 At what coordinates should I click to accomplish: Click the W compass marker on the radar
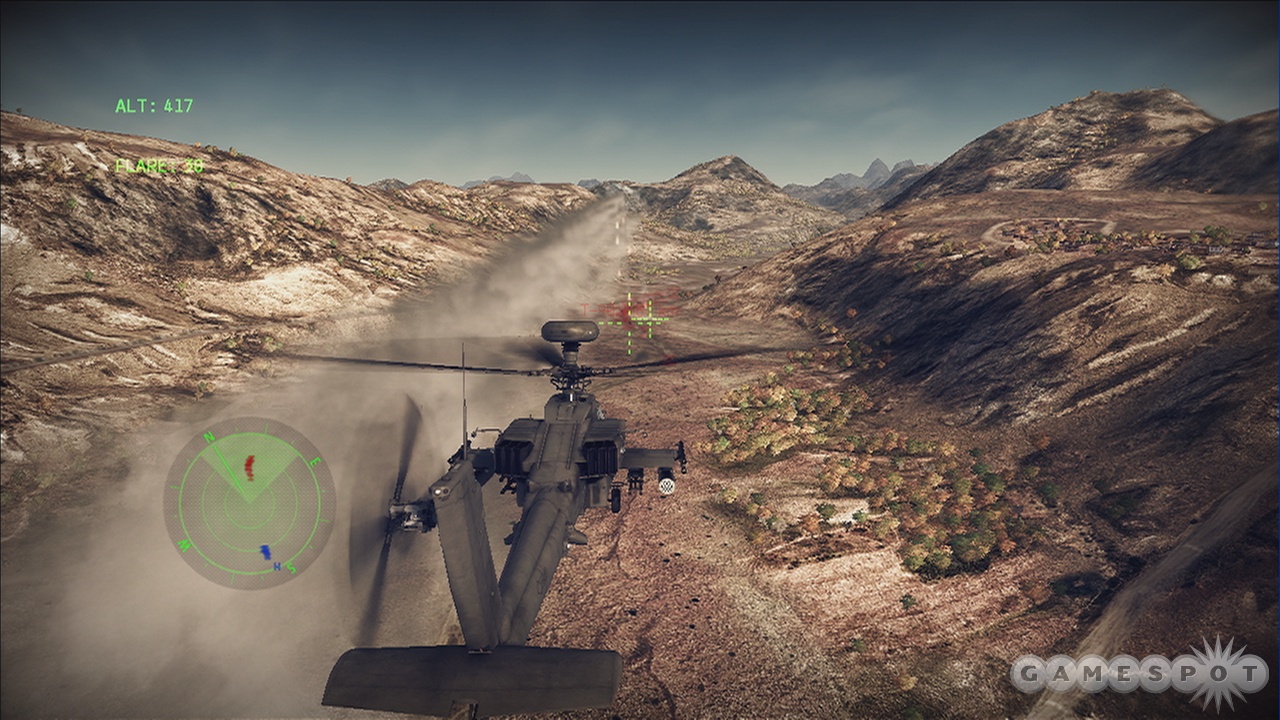coord(185,546)
